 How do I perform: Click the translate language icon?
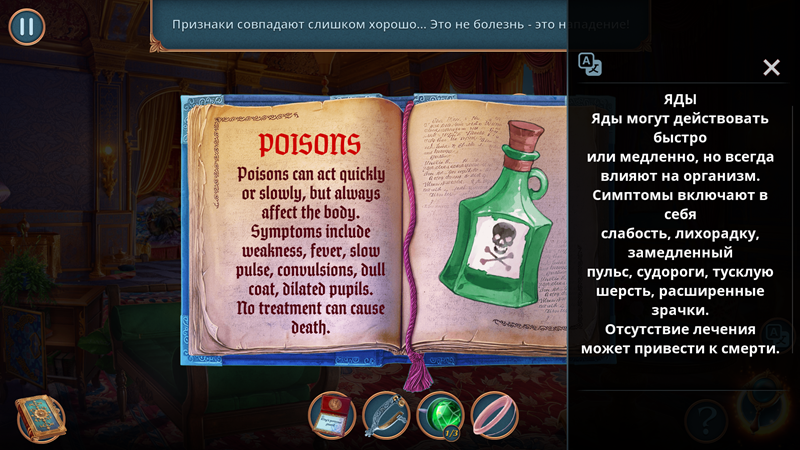[x=591, y=65]
